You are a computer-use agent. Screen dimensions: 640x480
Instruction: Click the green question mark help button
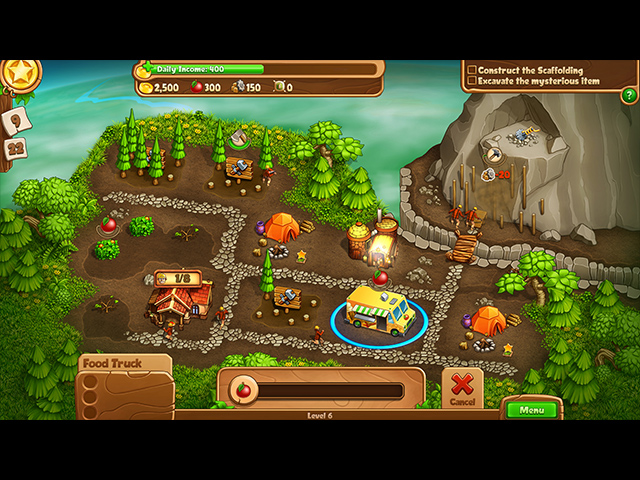(629, 95)
